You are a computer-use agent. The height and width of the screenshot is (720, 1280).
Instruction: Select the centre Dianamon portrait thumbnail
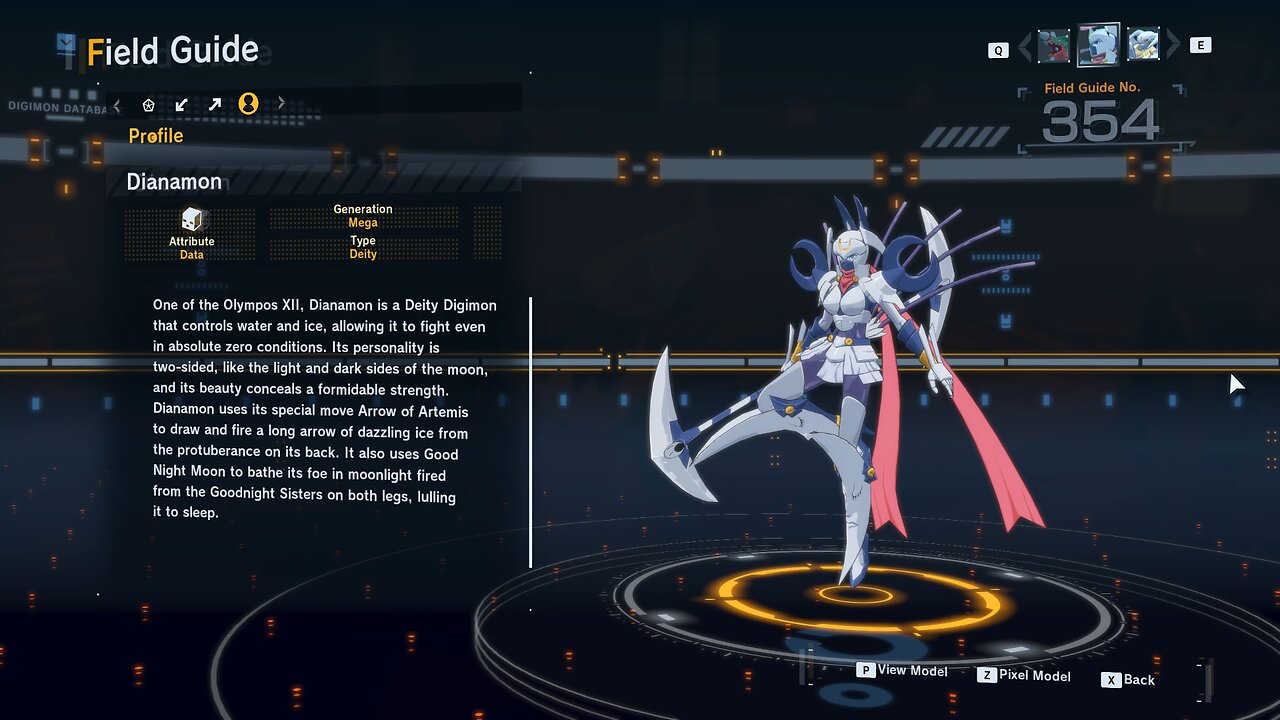point(1098,45)
